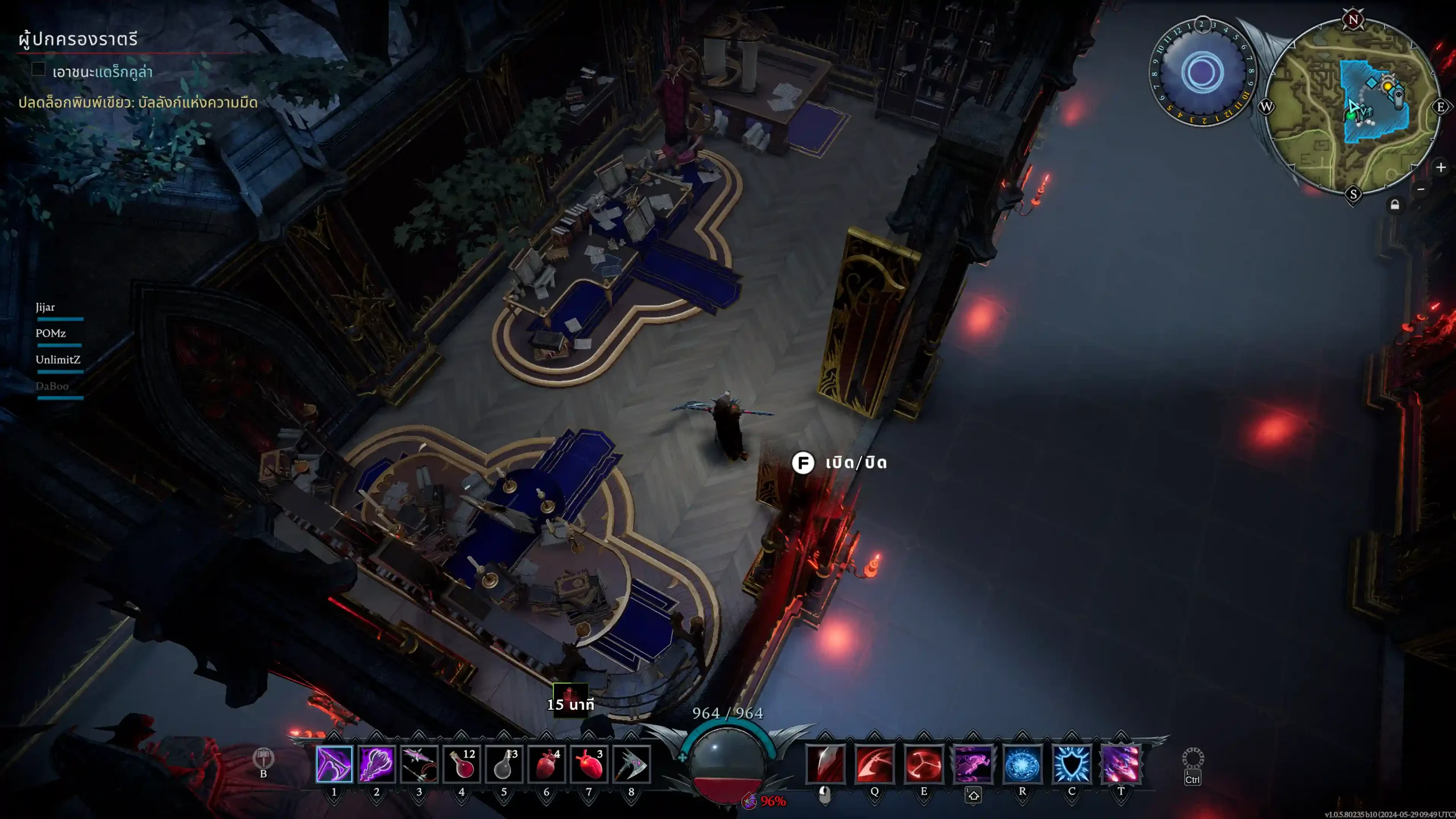This screenshot has width=1456, height=819.
Task: Select the purple scythe in hotbar slot 1
Action: 334,764
